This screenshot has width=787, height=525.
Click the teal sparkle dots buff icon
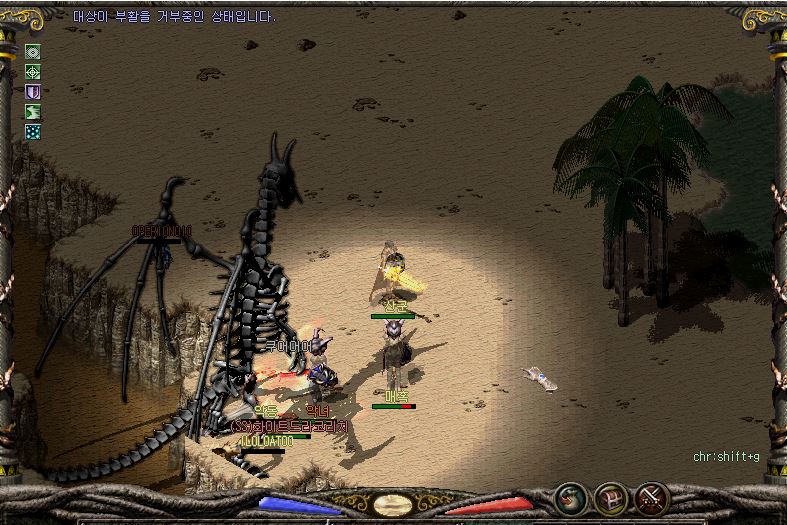pyautogui.click(x=33, y=131)
